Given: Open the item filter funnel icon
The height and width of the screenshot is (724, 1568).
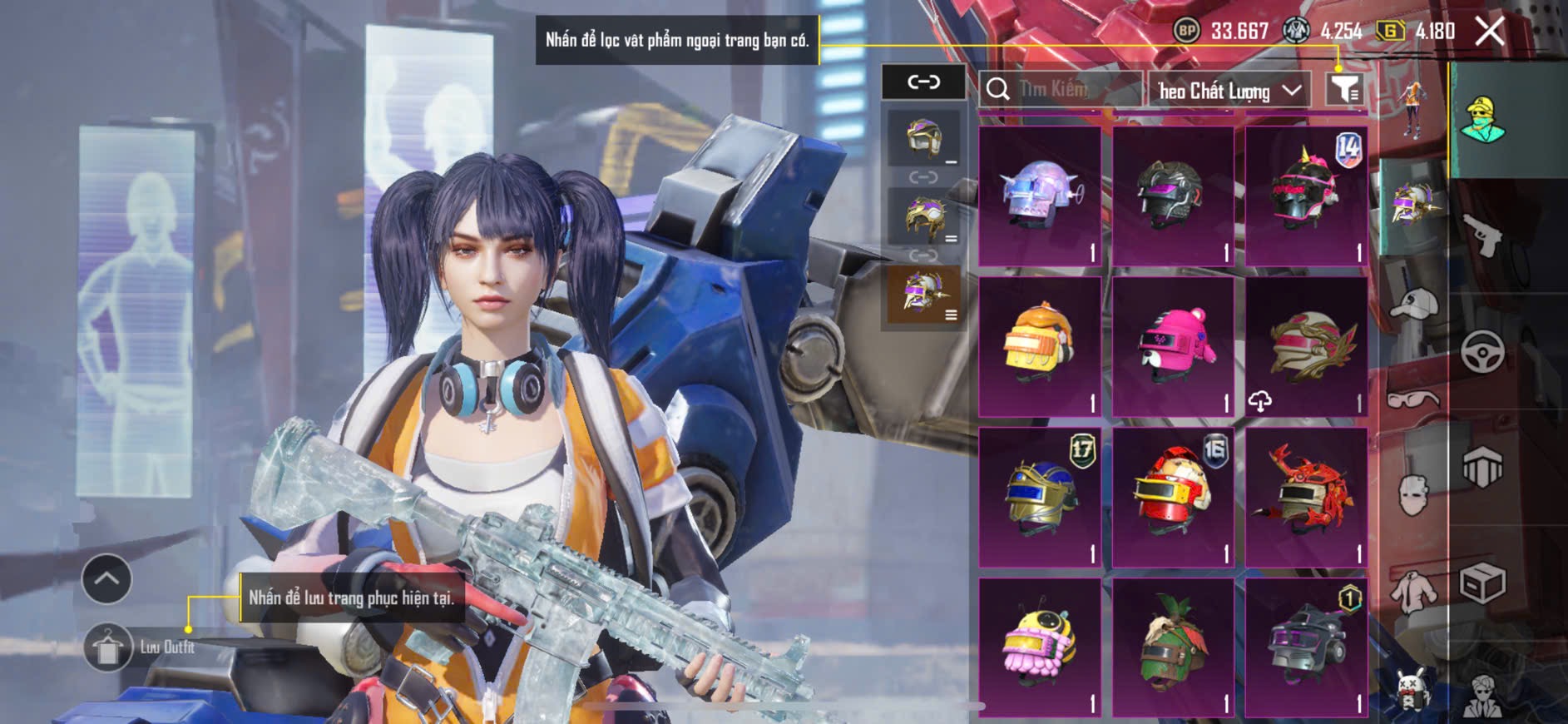Looking at the screenshot, I should [1343, 89].
